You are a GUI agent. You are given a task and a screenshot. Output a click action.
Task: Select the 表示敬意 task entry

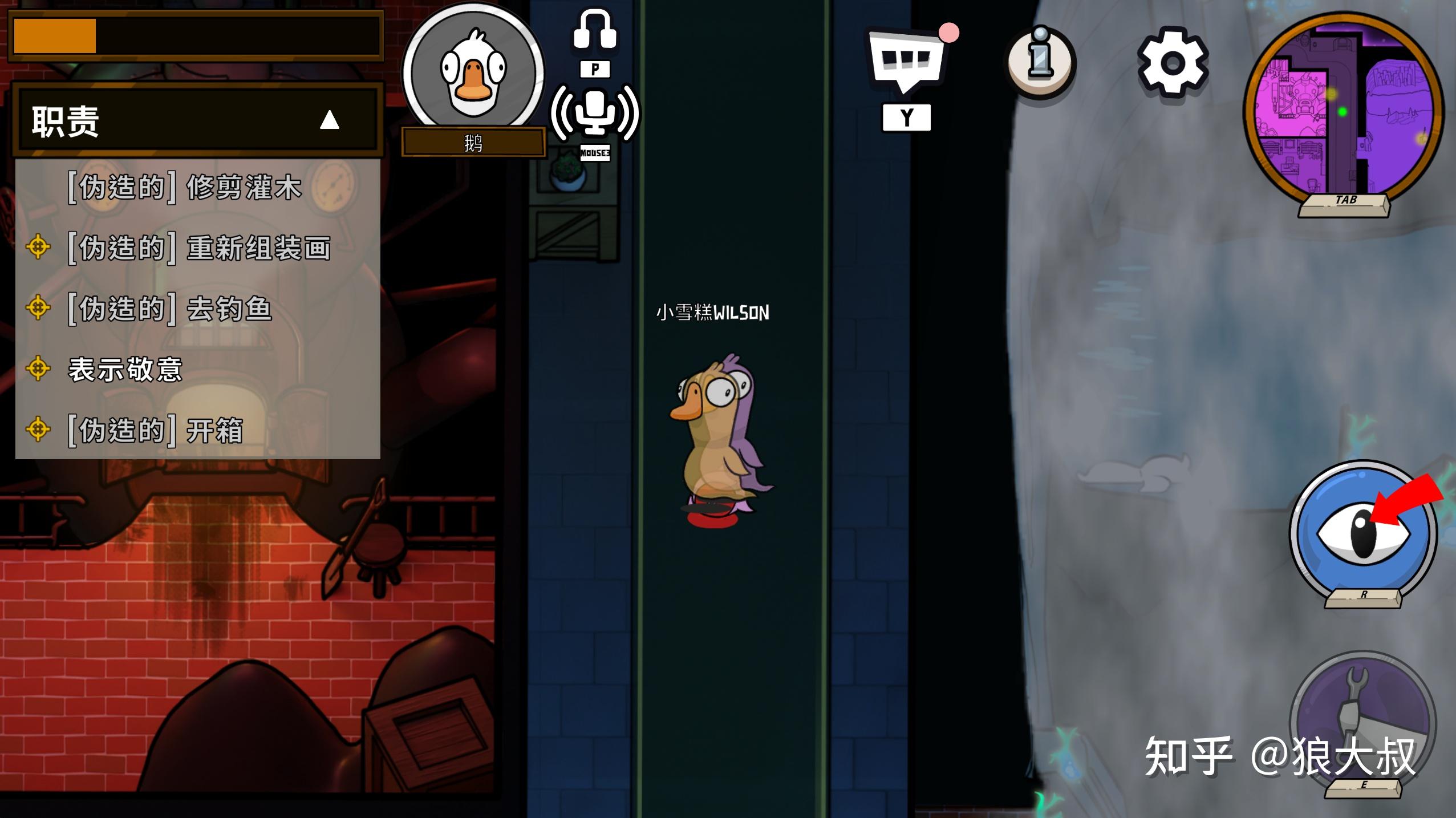[x=125, y=369]
